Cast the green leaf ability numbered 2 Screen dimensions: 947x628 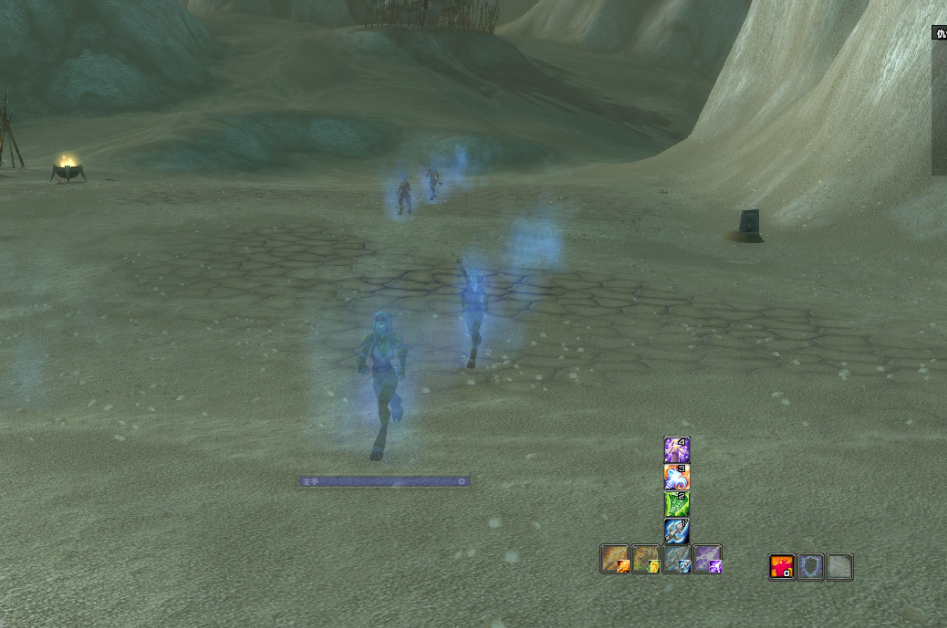point(677,504)
